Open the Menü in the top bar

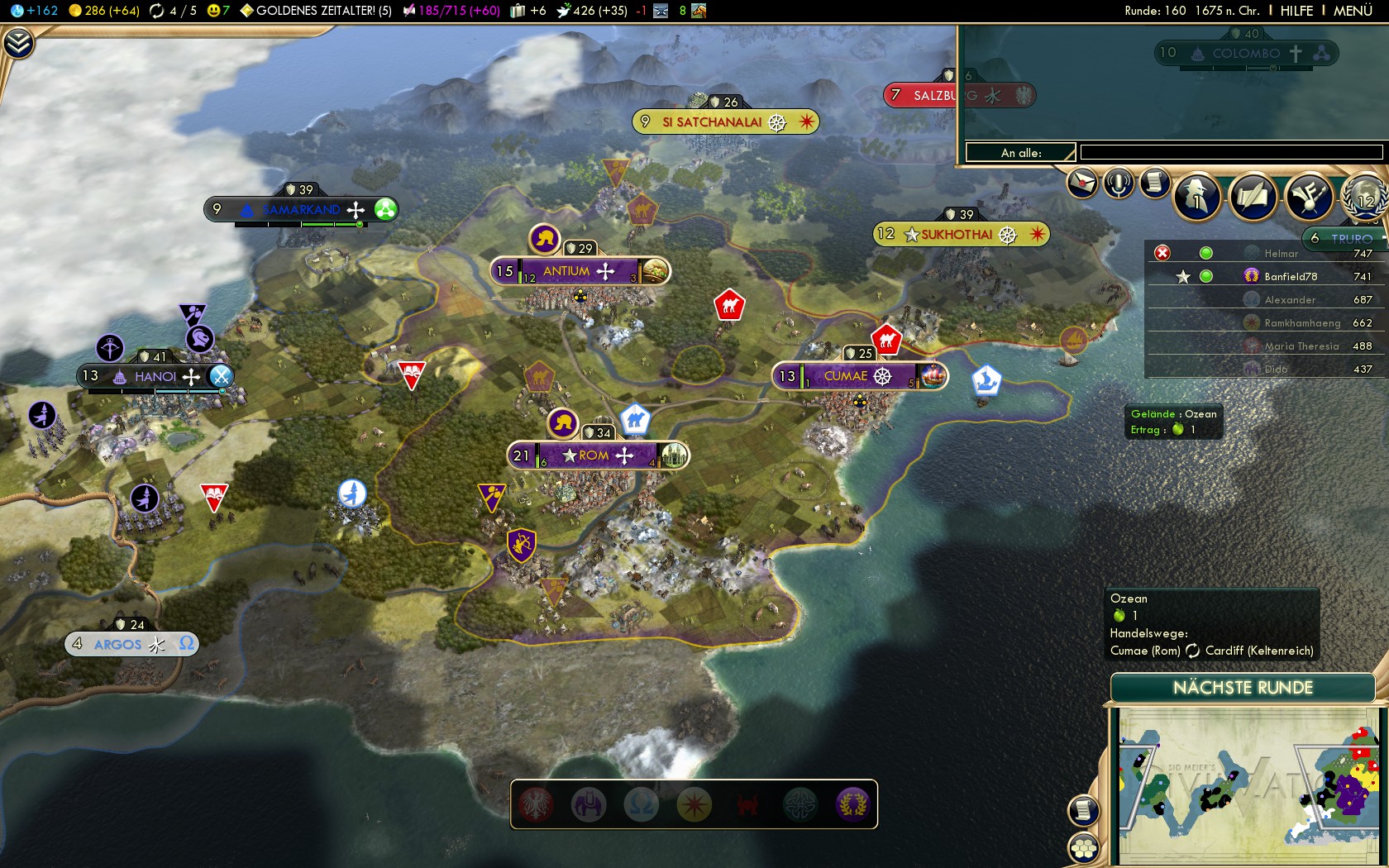[x=1353, y=11]
